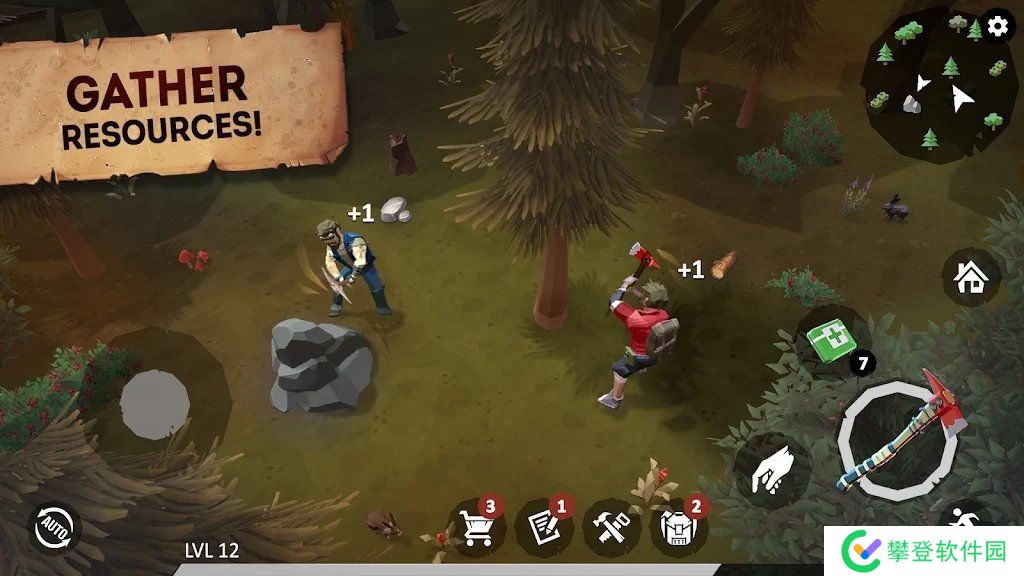The height and width of the screenshot is (576, 1024).
Task: Touch the virtual movement joystick
Action: pos(154,404)
